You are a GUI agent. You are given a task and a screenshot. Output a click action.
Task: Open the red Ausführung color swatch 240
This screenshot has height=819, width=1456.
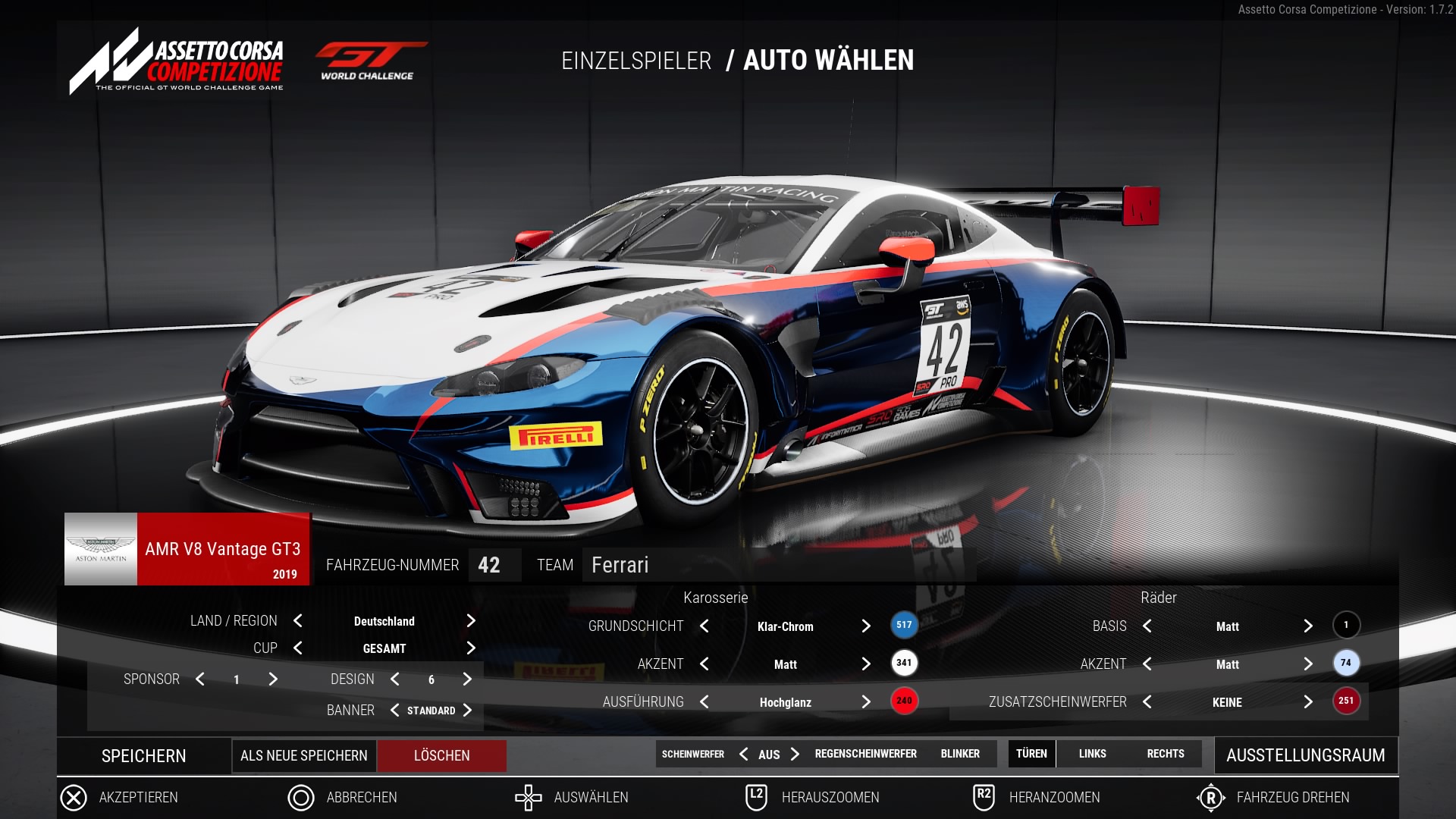coord(904,701)
